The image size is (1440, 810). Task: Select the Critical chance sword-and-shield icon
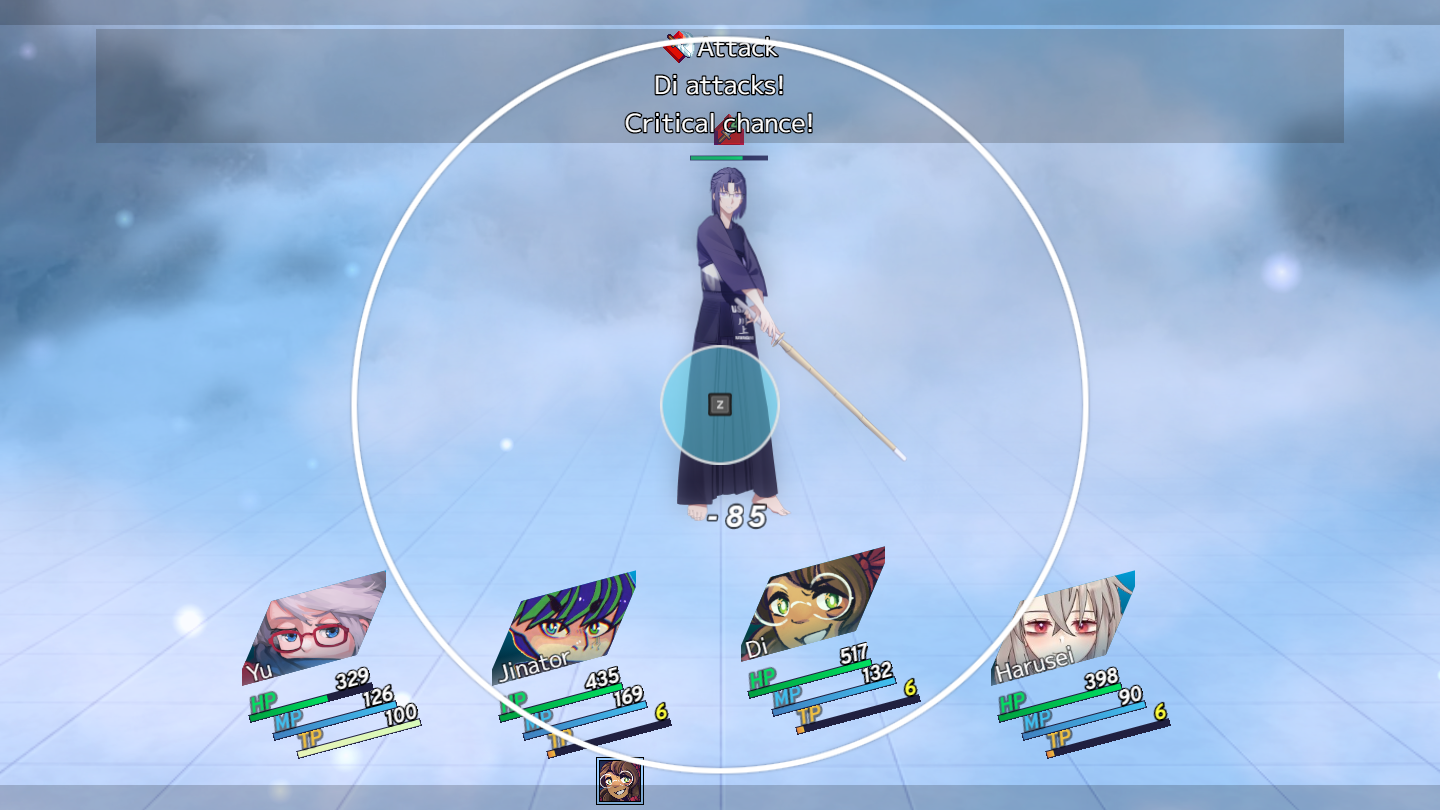pyautogui.click(x=729, y=130)
